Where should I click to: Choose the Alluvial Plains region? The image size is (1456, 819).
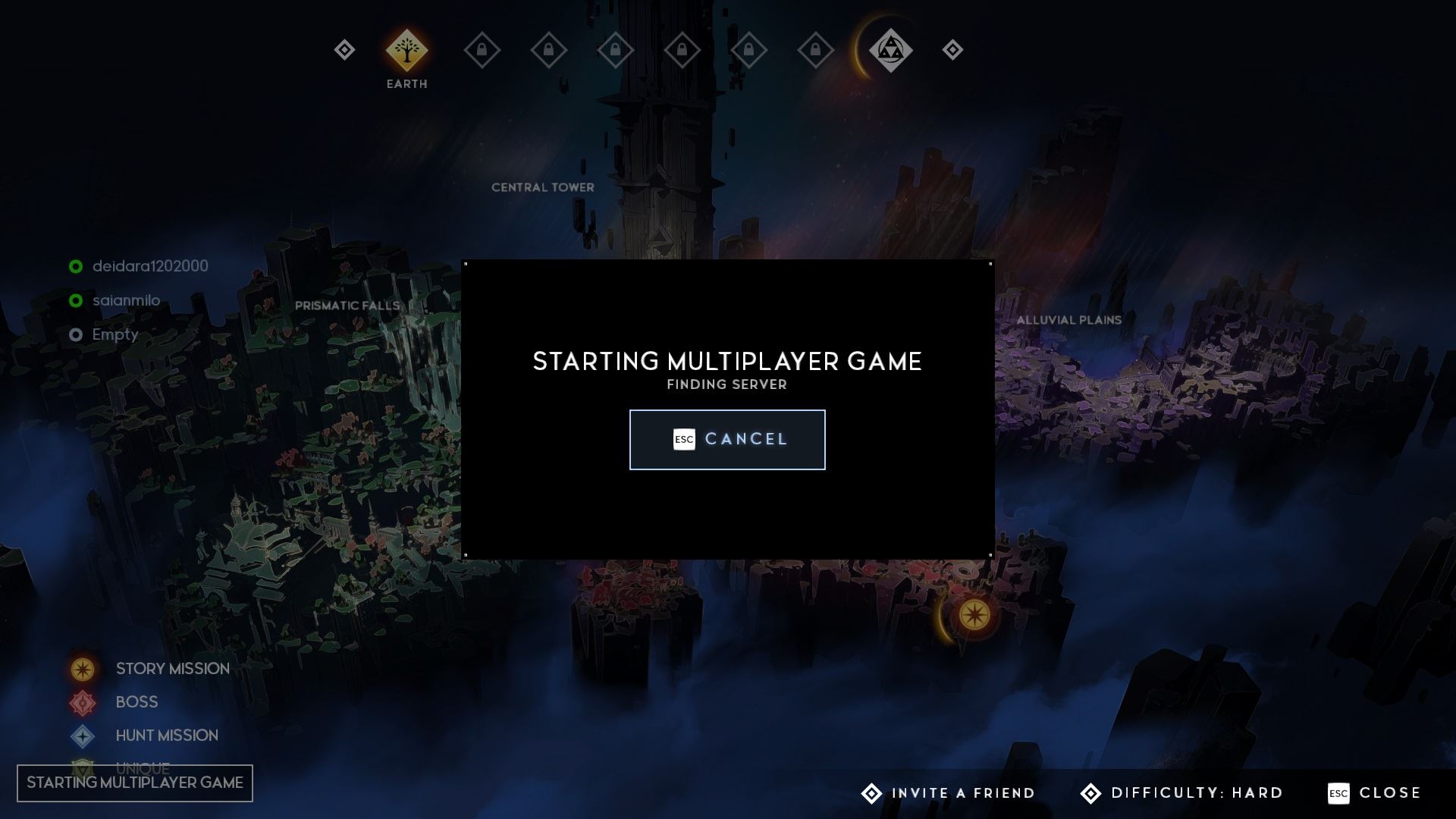tap(1068, 320)
